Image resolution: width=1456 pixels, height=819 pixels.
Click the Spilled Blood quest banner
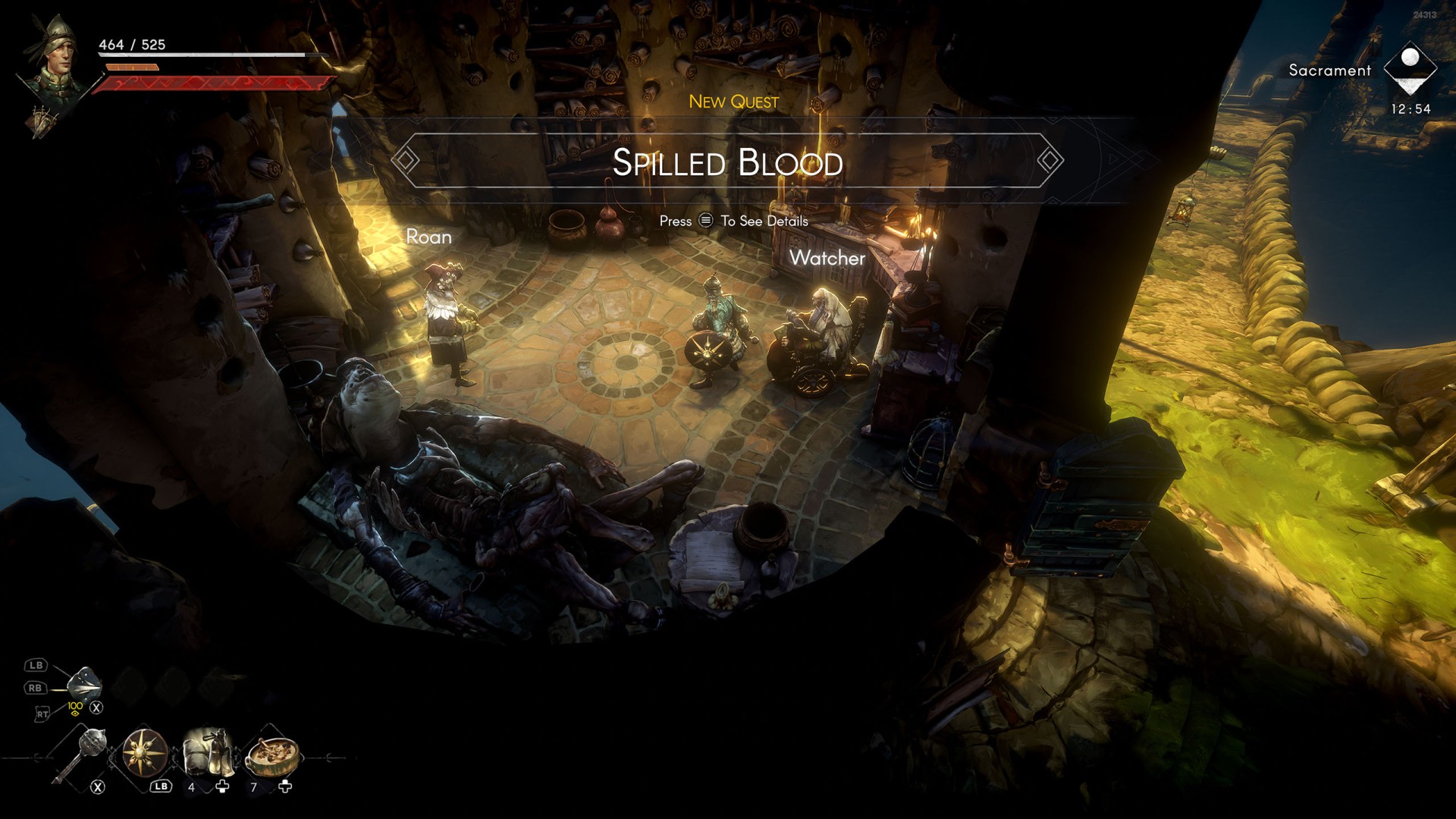(728, 162)
